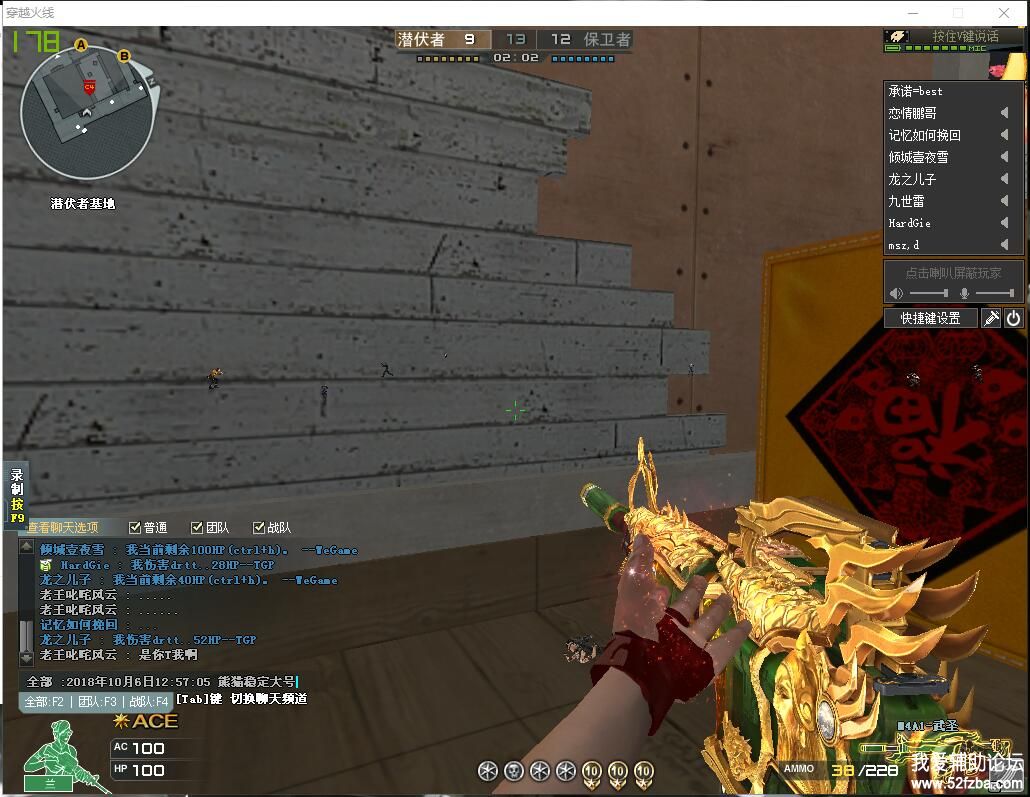Mute player 记忆如何挽回 via speaker arrow
This screenshot has height=797, width=1030.
(1004, 135)
